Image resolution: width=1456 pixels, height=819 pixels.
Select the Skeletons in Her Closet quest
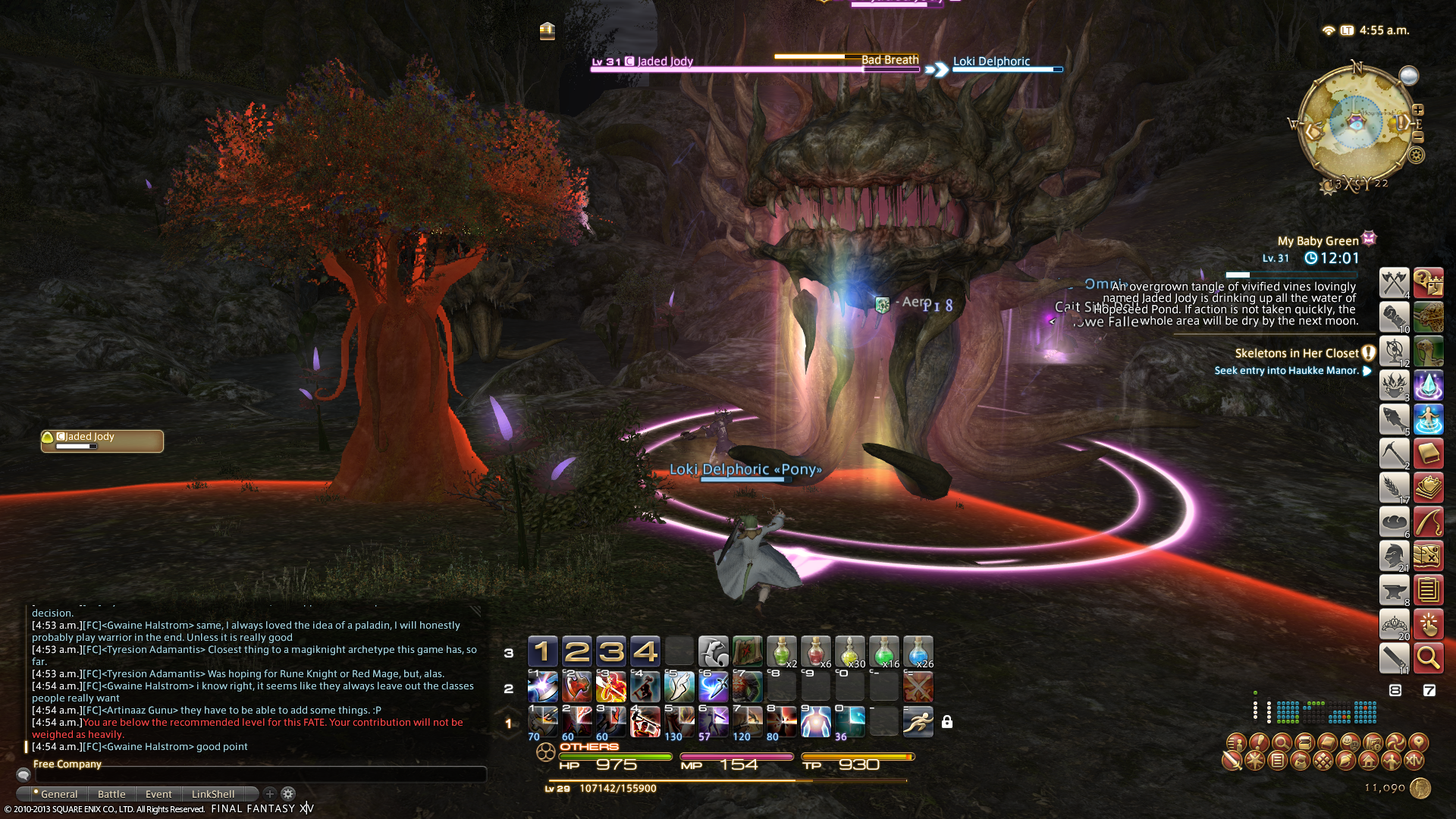pyautogui.click(x=1296, y=353)
